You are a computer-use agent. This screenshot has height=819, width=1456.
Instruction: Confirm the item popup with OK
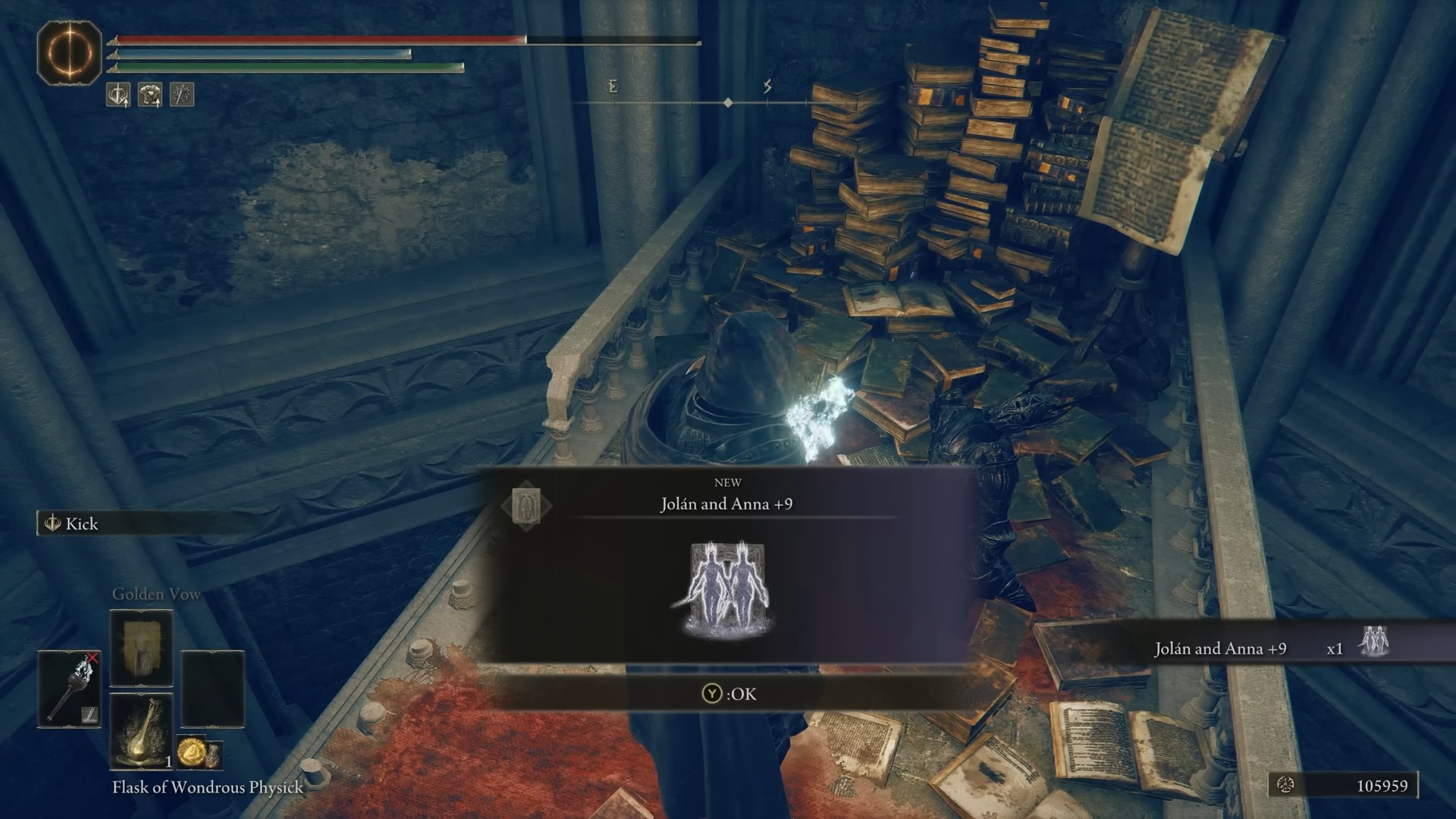(729, 694)
